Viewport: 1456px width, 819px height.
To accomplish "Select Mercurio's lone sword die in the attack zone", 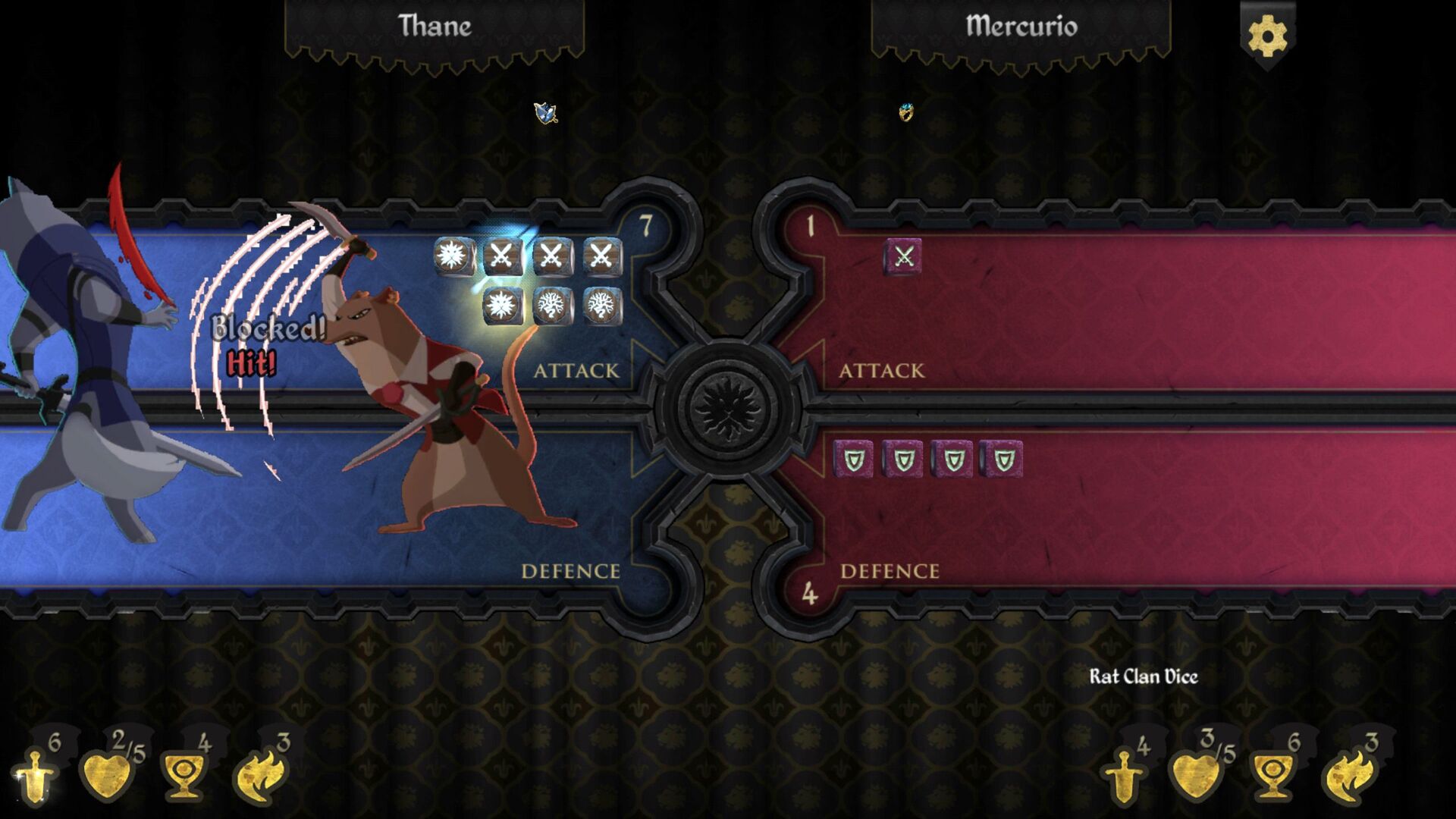I will (902, 256).
